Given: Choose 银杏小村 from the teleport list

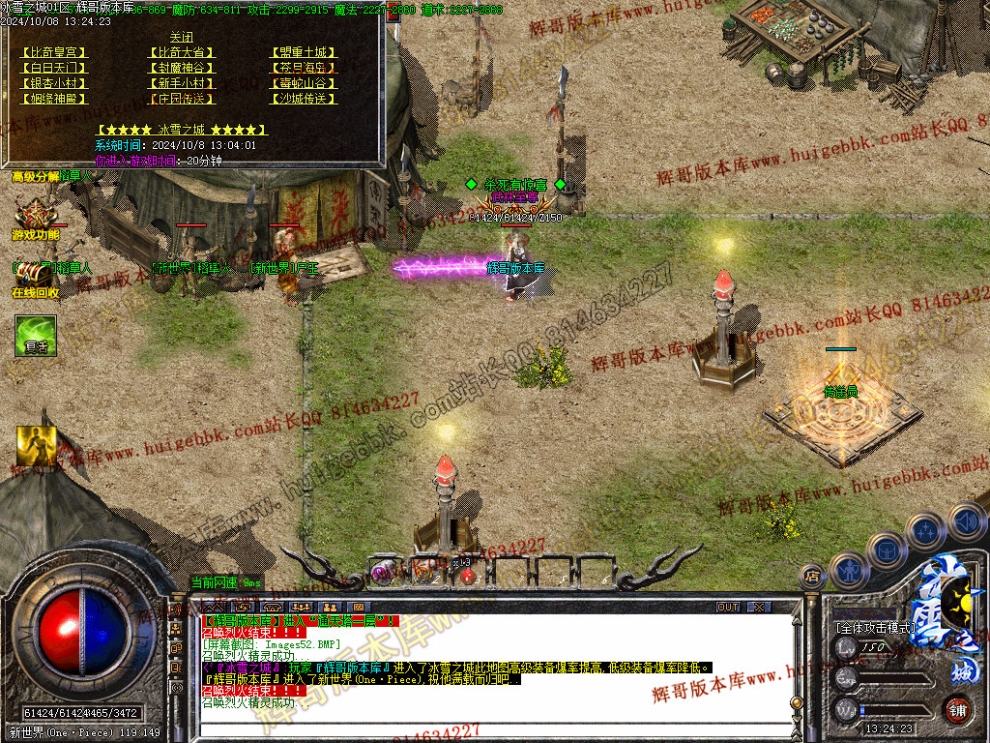Looking at the screenshot, I should tap(52, 84).
